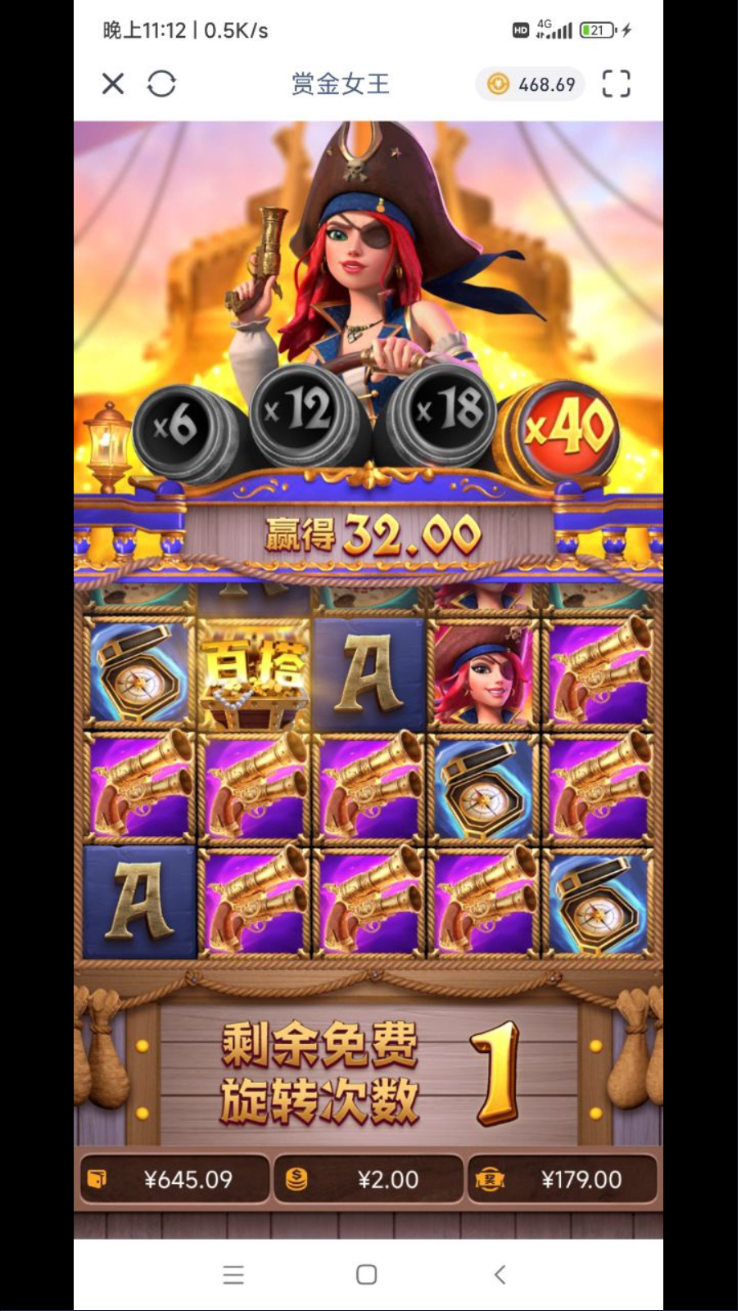Open the 468.69 gold coin balance
Image resolution: width=738 pixels, height=1311 pixels.
click(x=531, y=84)
